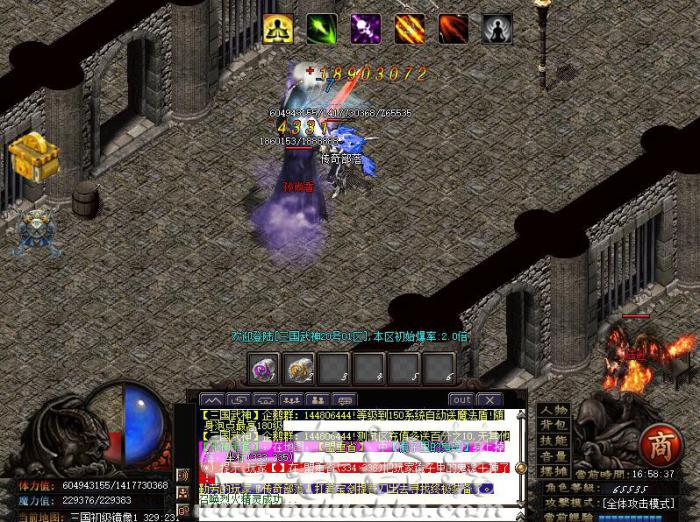700x522 pixels.
Task: Cast the purple skull skill
Action: (366, 29)
